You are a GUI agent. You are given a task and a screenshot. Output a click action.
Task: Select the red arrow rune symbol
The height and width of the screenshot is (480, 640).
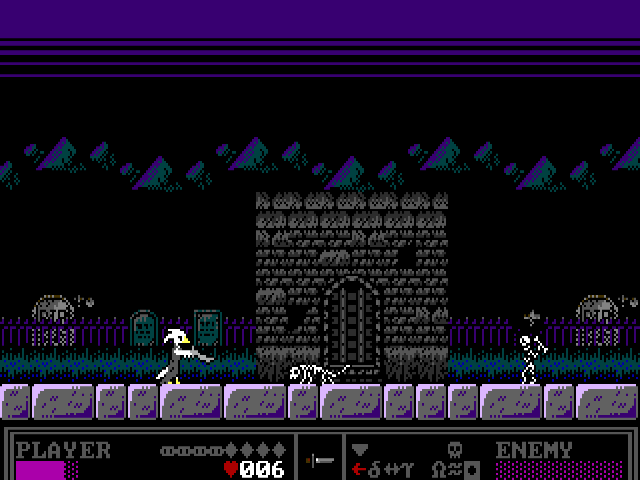[x=359, y=468]
